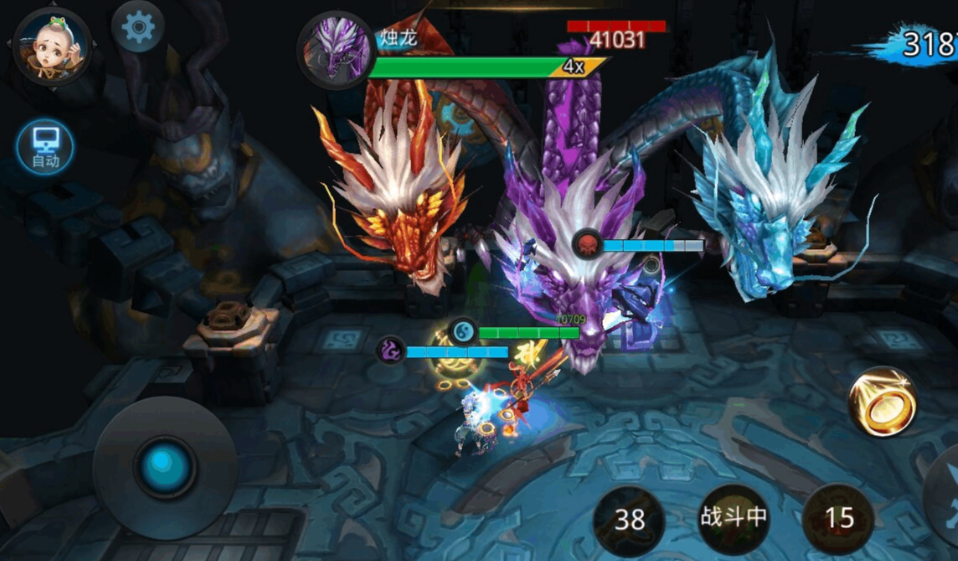Select the 烛龙 boss portrait

[x=335, y=49]
